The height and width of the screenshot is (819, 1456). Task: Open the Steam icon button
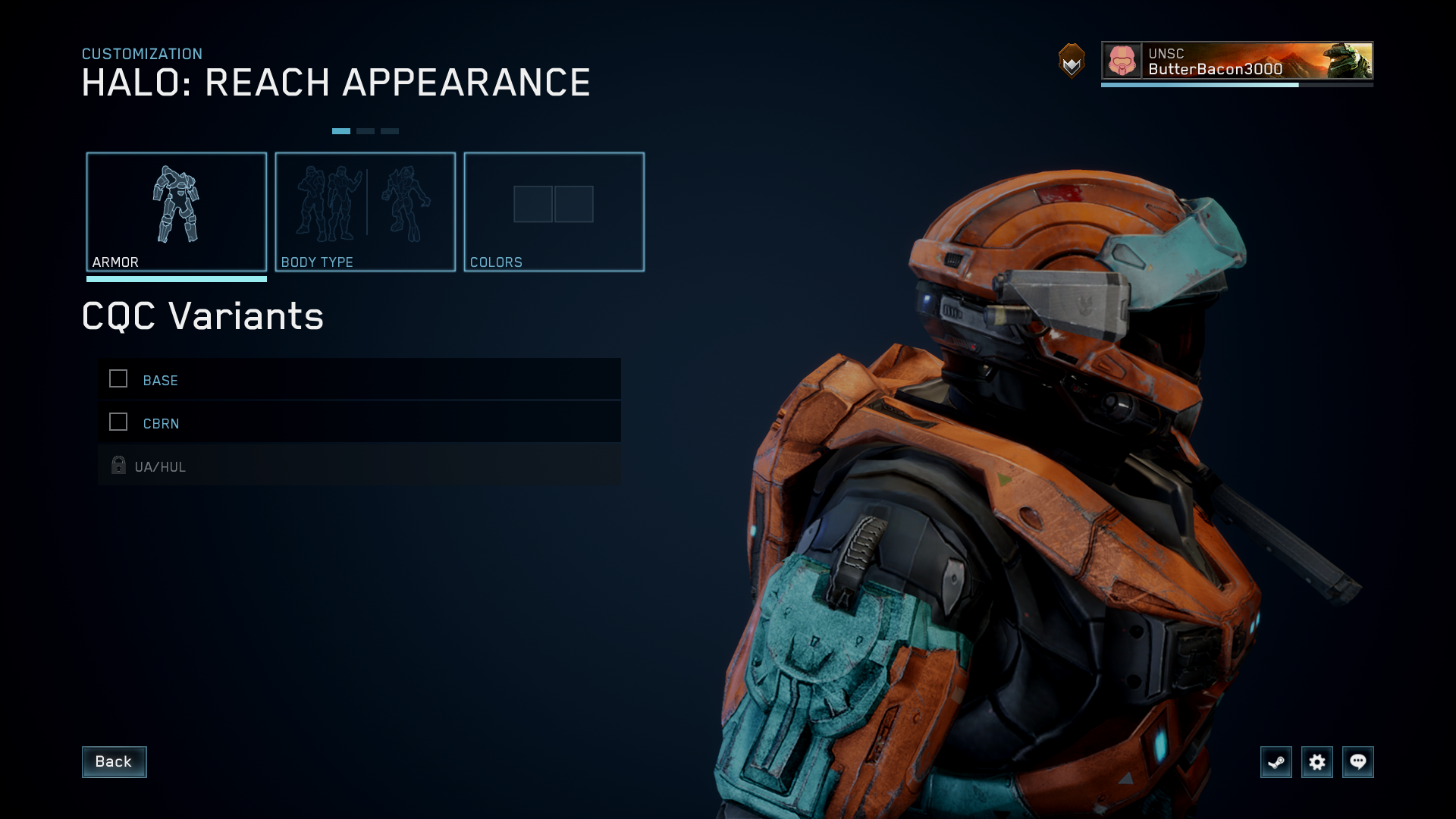tap(1276, 762)
